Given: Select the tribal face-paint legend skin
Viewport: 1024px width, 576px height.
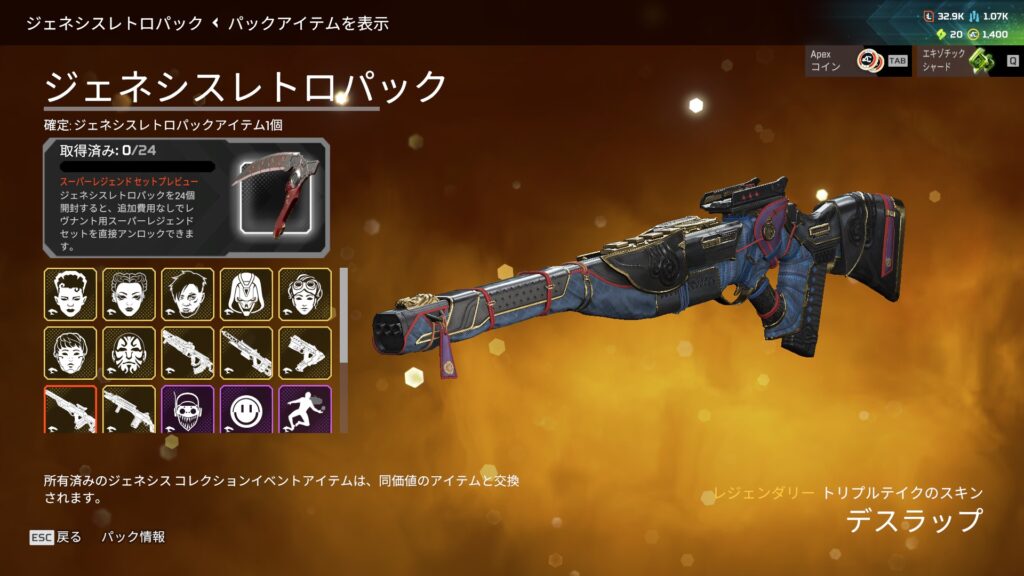Looking at the screenshot, I should click(x=129, y=353).
